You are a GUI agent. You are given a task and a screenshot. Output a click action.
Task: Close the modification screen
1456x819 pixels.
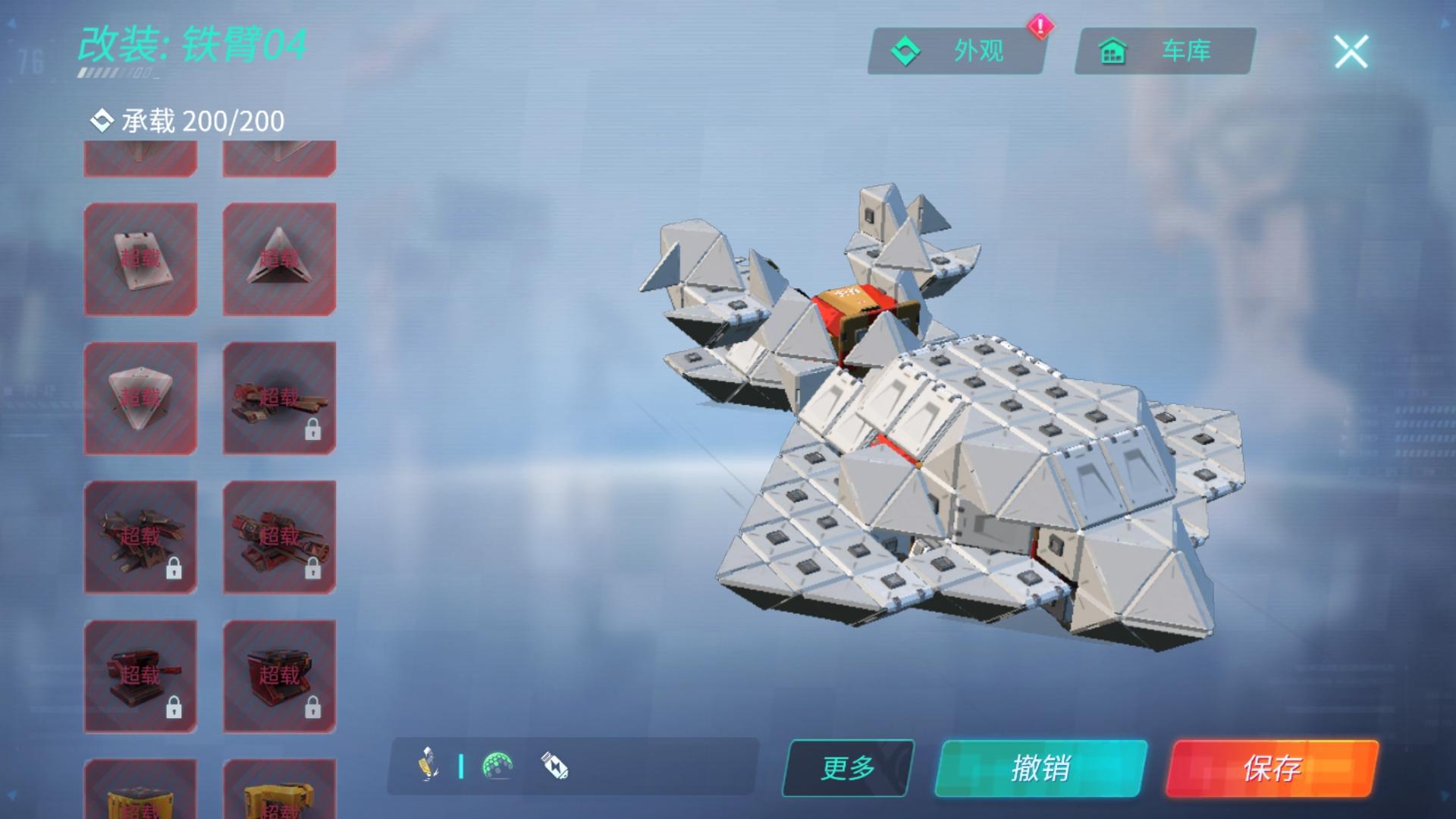pyautogui.click(x=1351, y=52)
